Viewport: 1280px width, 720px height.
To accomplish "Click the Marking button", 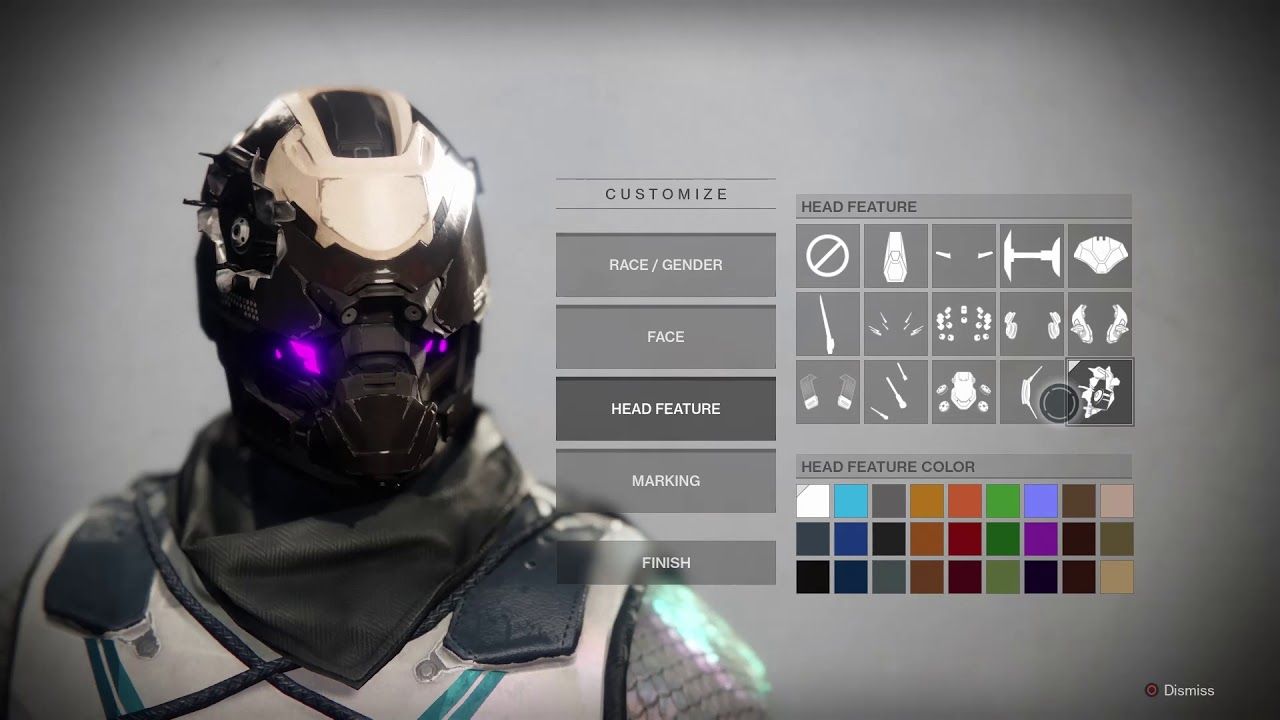I will [x=665, y=481].
